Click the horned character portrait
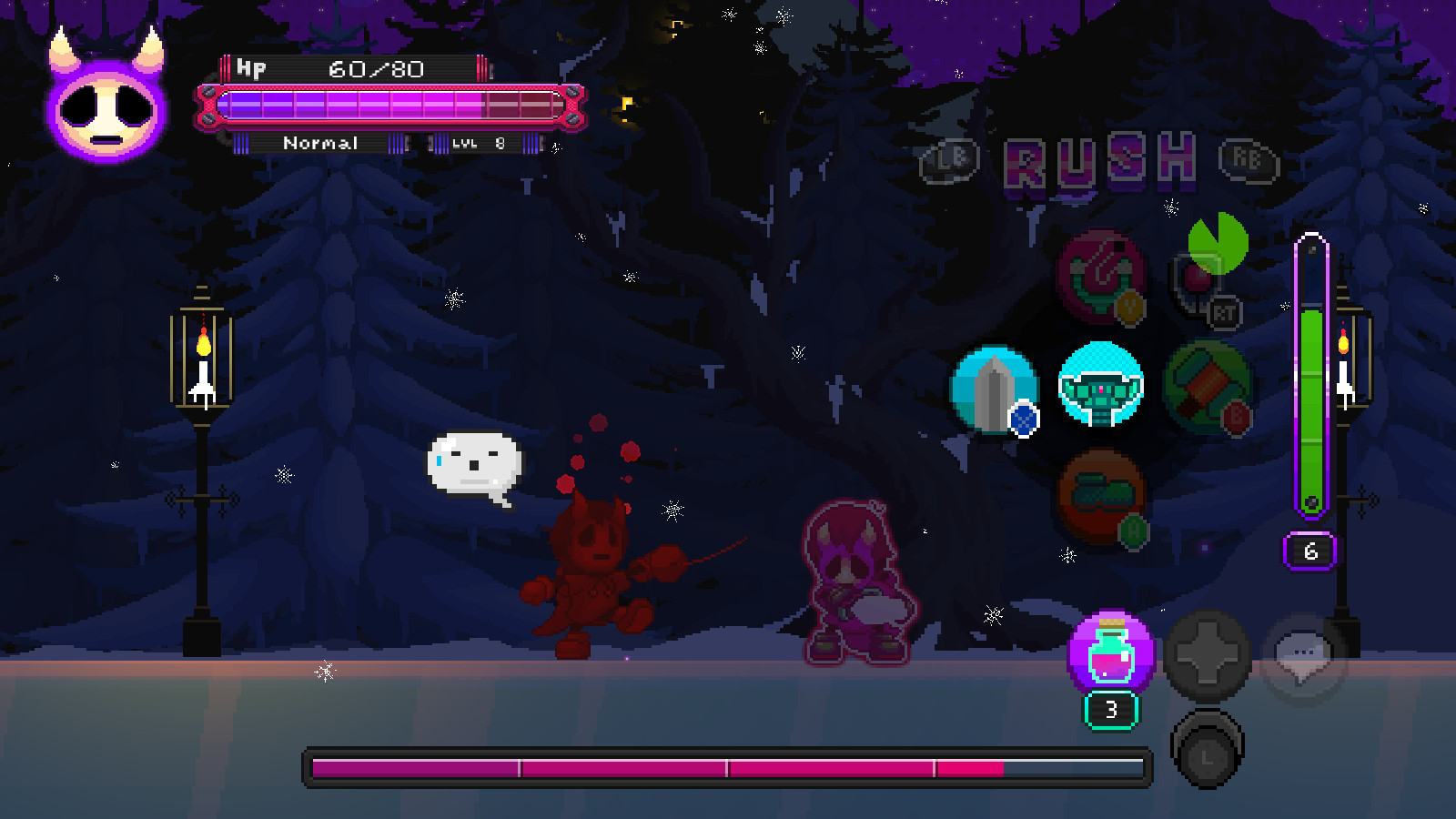Image resolution: width=1456 pixels, height=819 pixels. (x=107, y=102)
